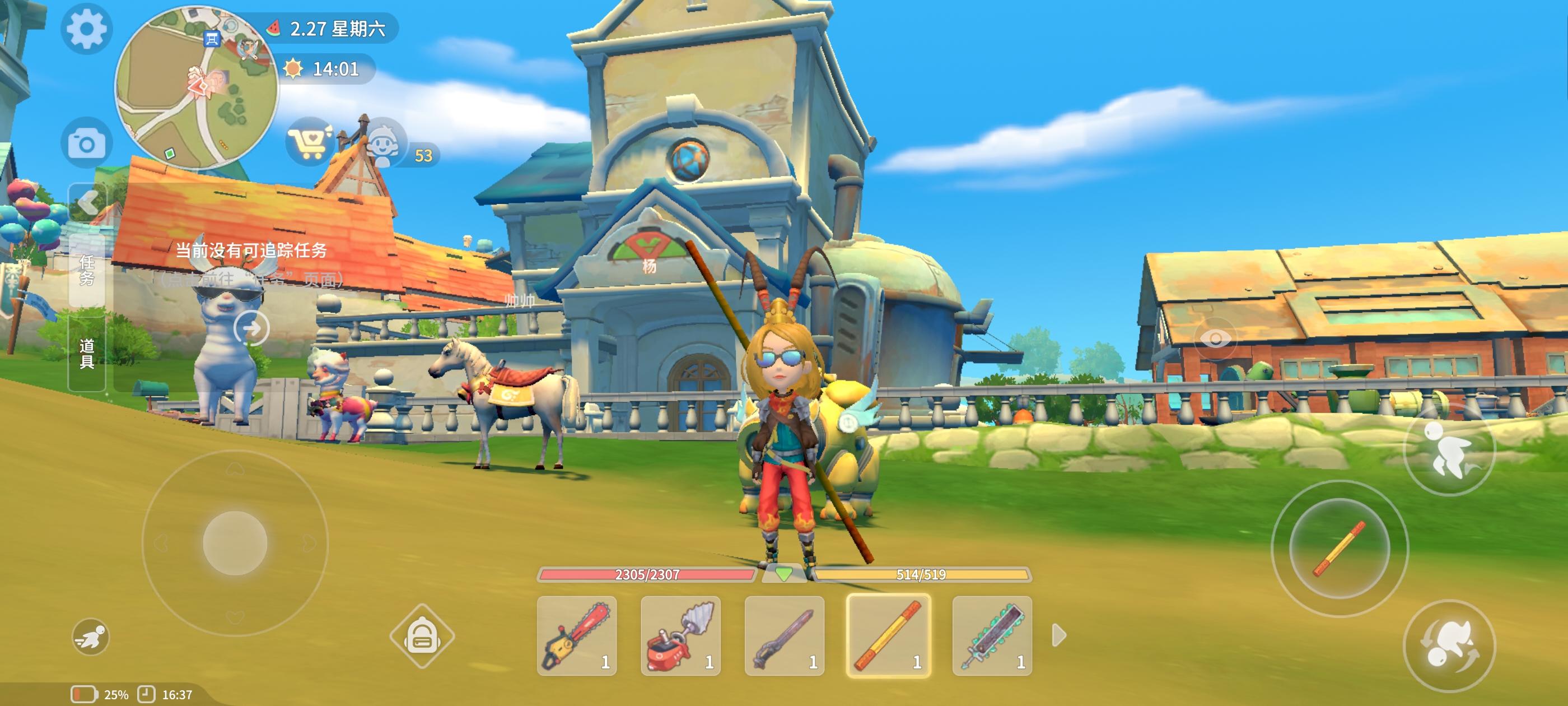The height and width of the screenshot is (706, 1568).
Task: Expand the hotbar with the right arrow
Action: 1058,636
